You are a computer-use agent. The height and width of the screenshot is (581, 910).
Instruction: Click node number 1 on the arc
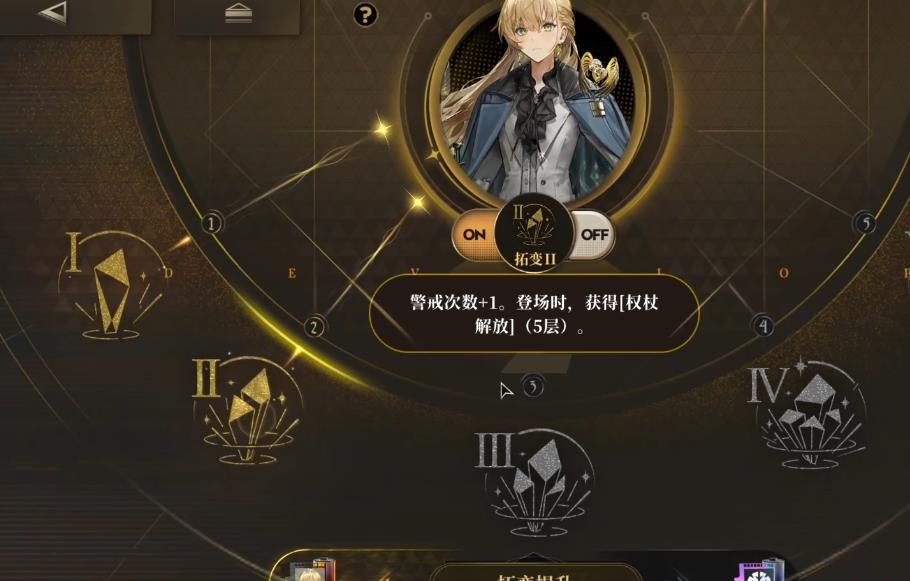pyautogui.click(x=211, y=223)
